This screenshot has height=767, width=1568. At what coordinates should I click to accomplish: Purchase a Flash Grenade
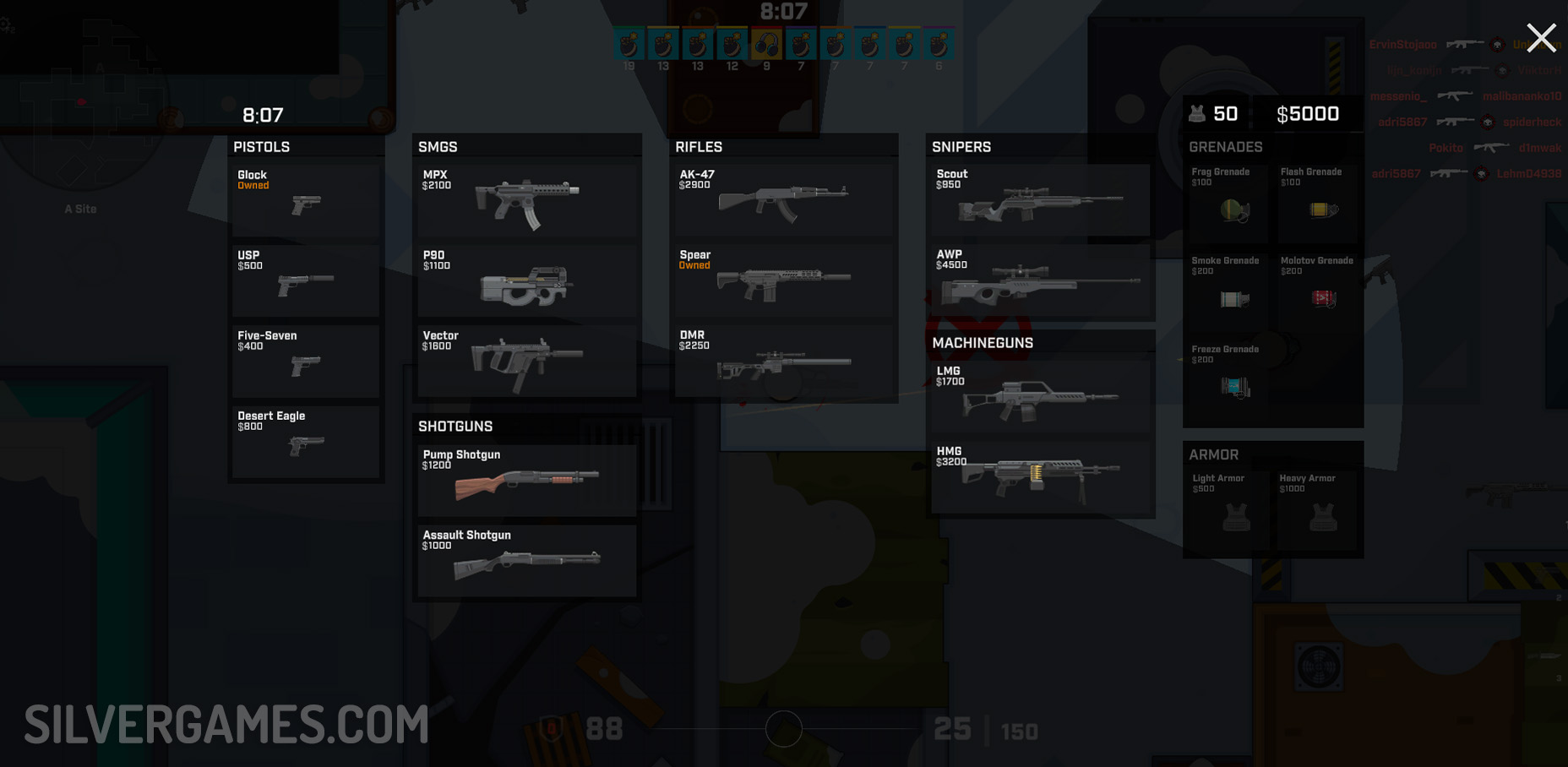click(1318, 203)
